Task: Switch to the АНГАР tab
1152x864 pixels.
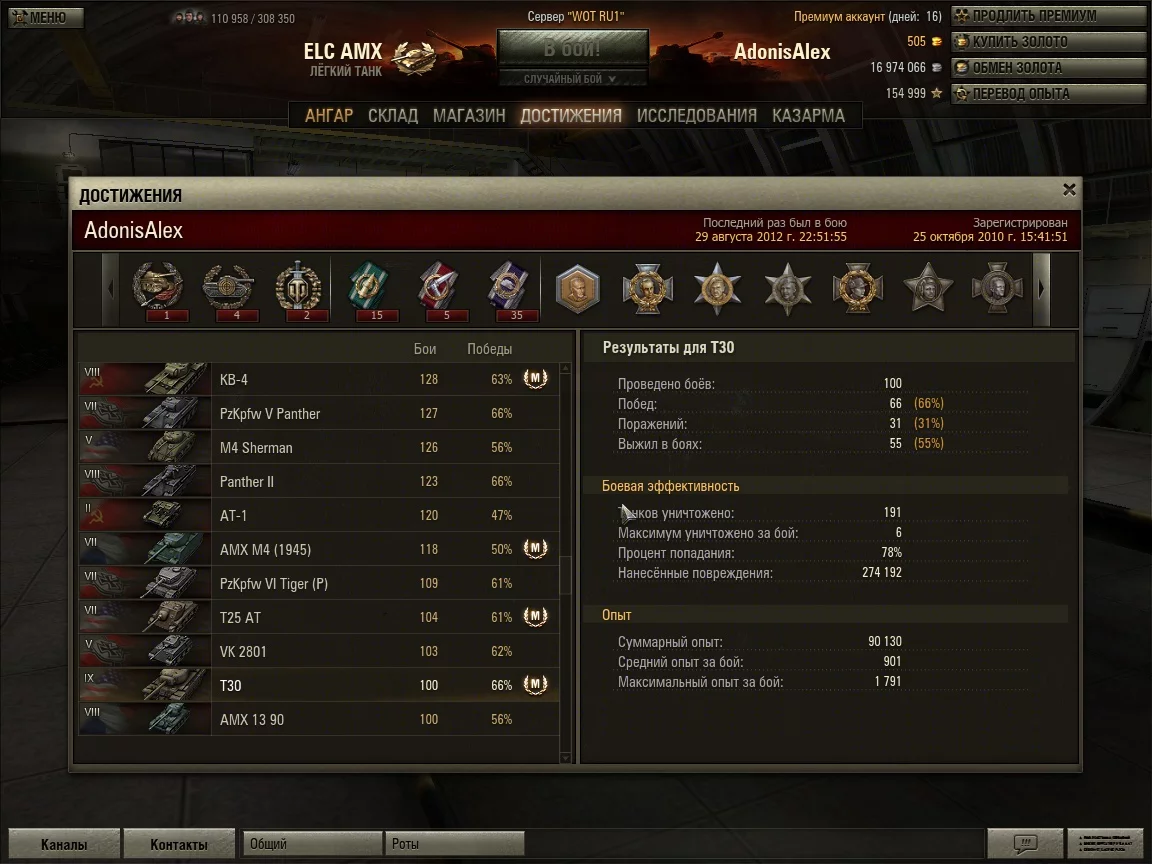Action: click(329, 116)
